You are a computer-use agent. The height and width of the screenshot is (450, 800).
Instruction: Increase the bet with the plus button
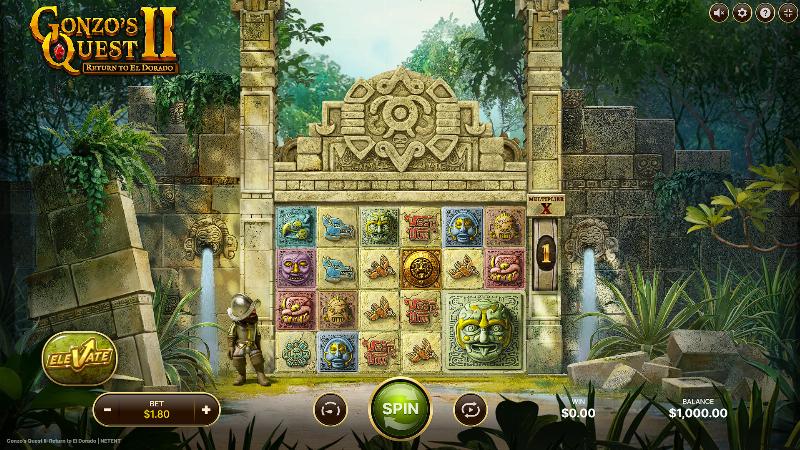206,409
